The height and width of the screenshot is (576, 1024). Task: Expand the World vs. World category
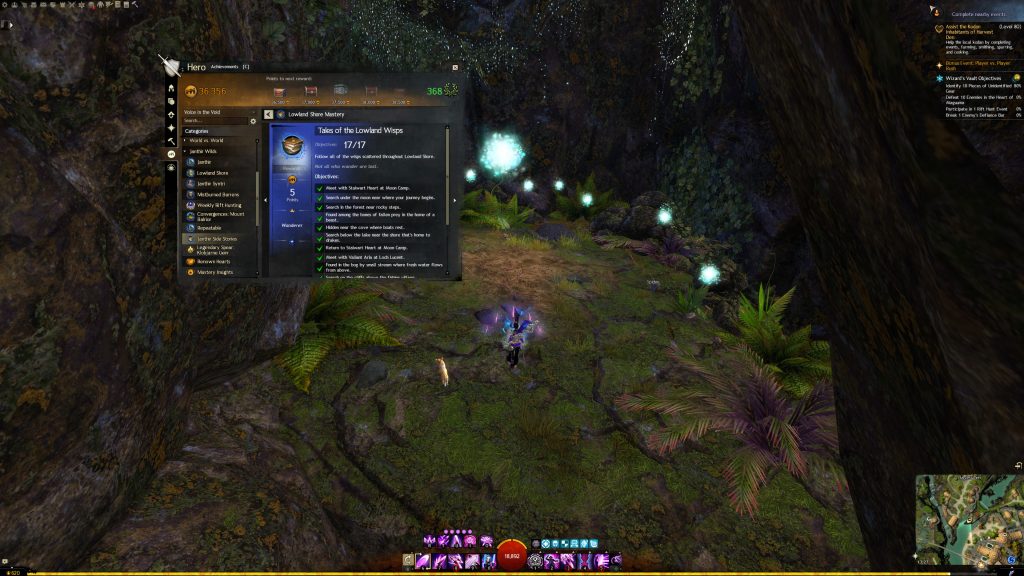(204, 140)
